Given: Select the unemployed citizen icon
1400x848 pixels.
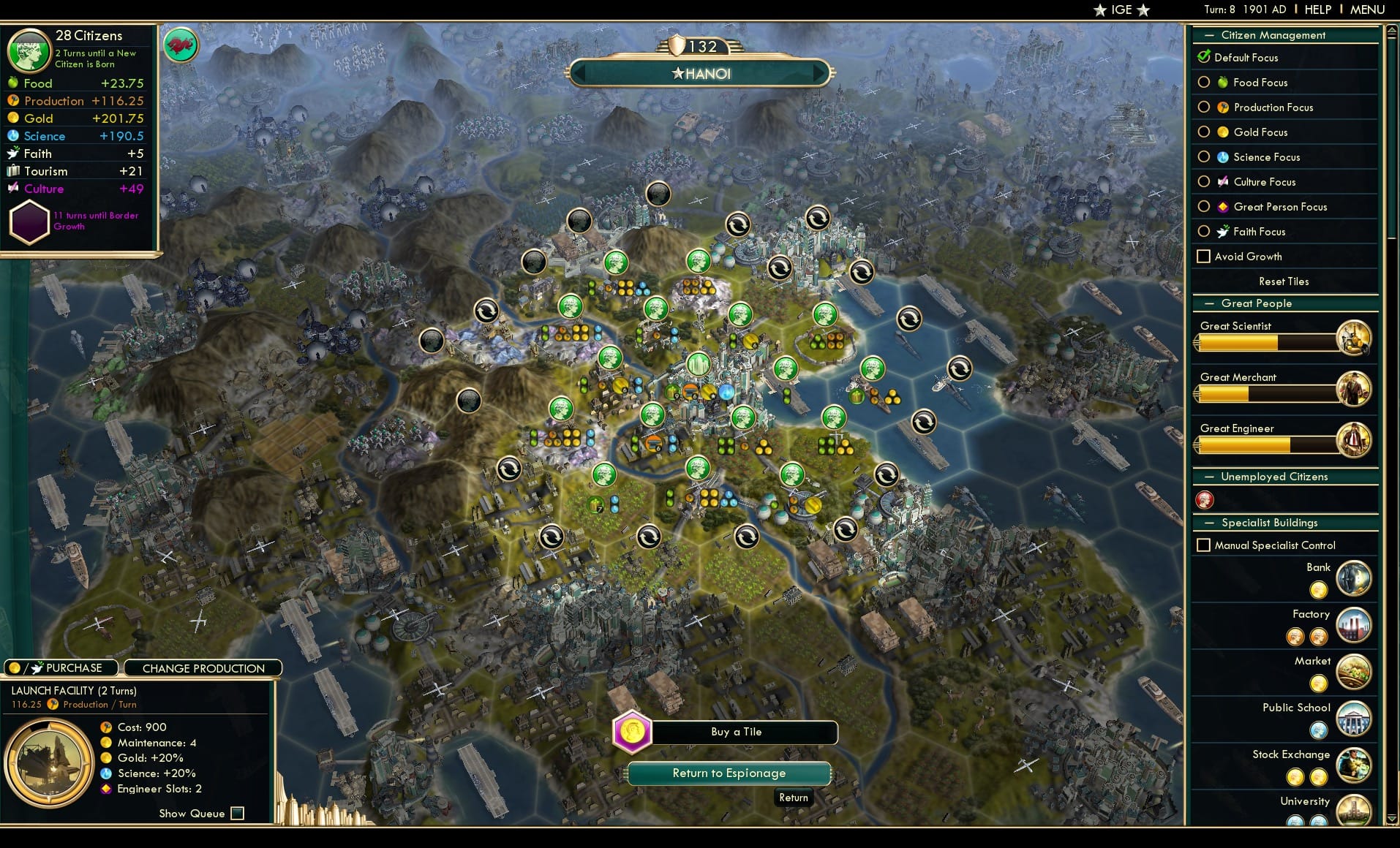Looking at the screenshot, I should [x=1204, y=500].
